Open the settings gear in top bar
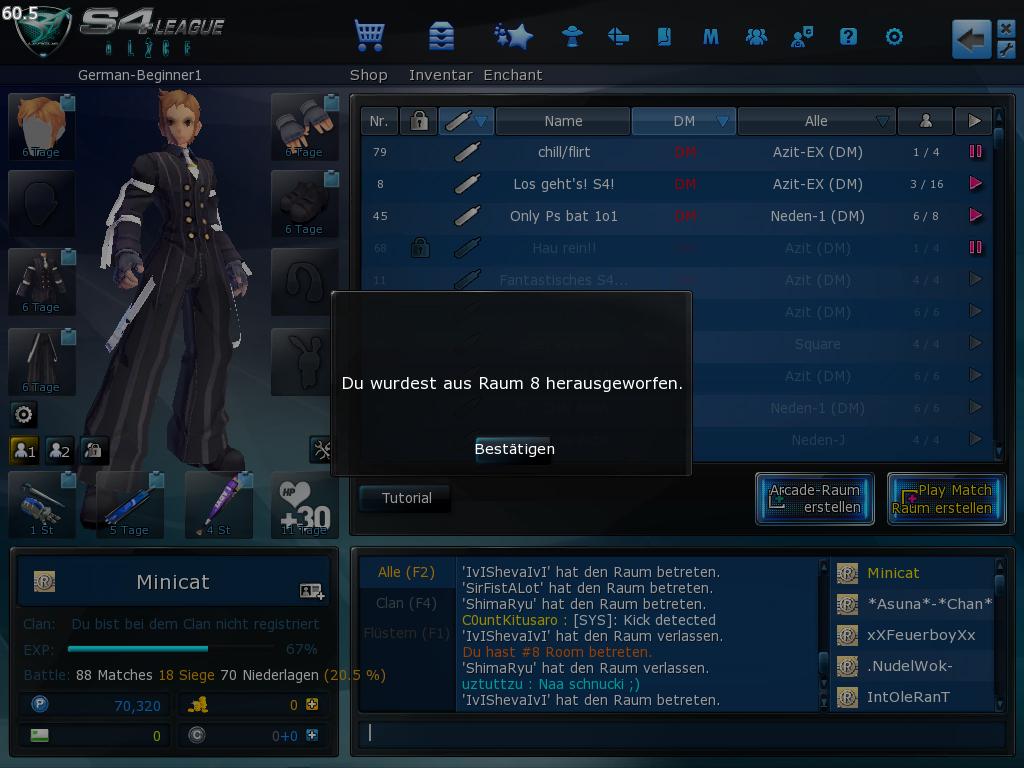 (894, 37)
